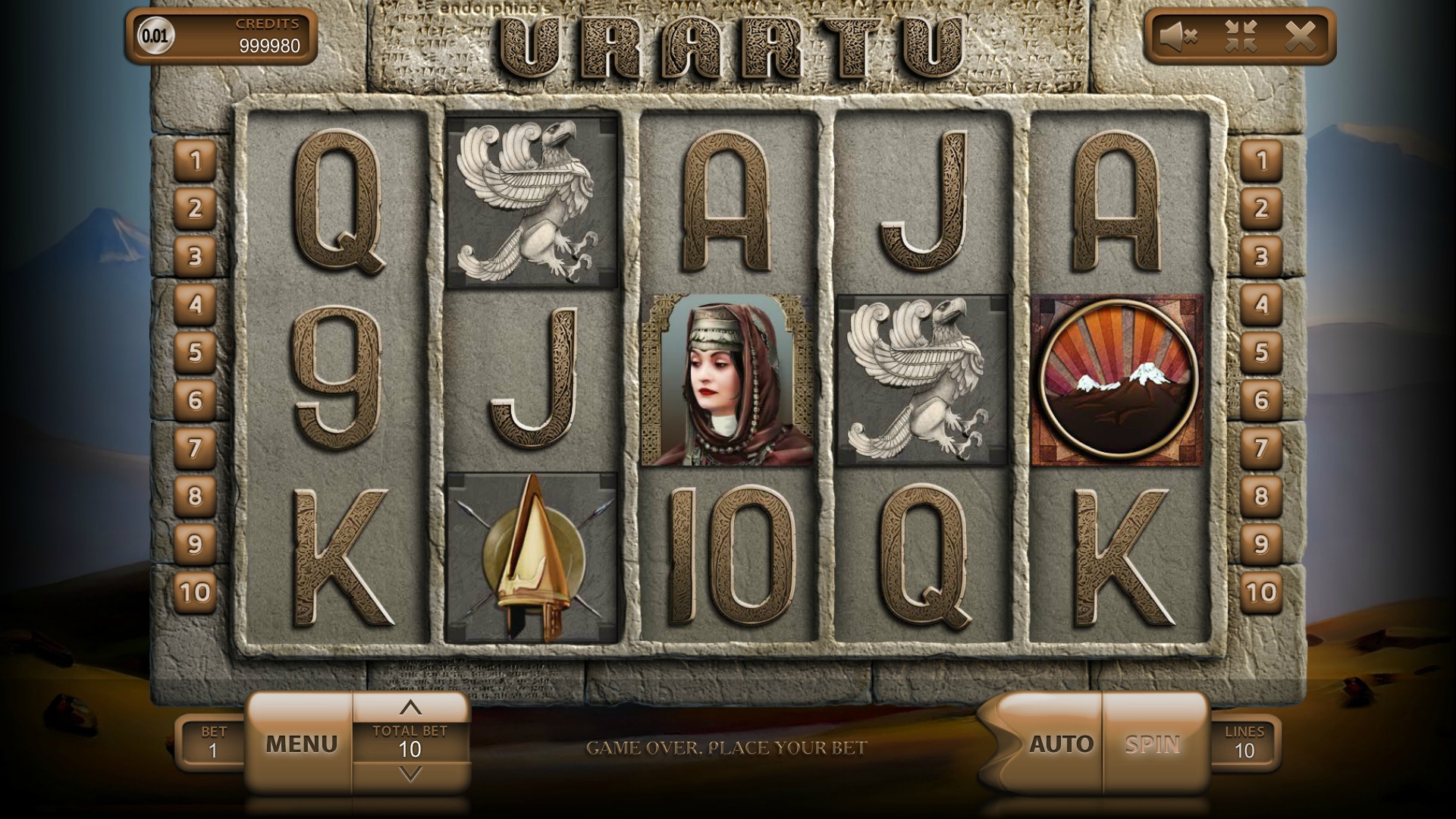Increase total bet with the up arrow

410,708
